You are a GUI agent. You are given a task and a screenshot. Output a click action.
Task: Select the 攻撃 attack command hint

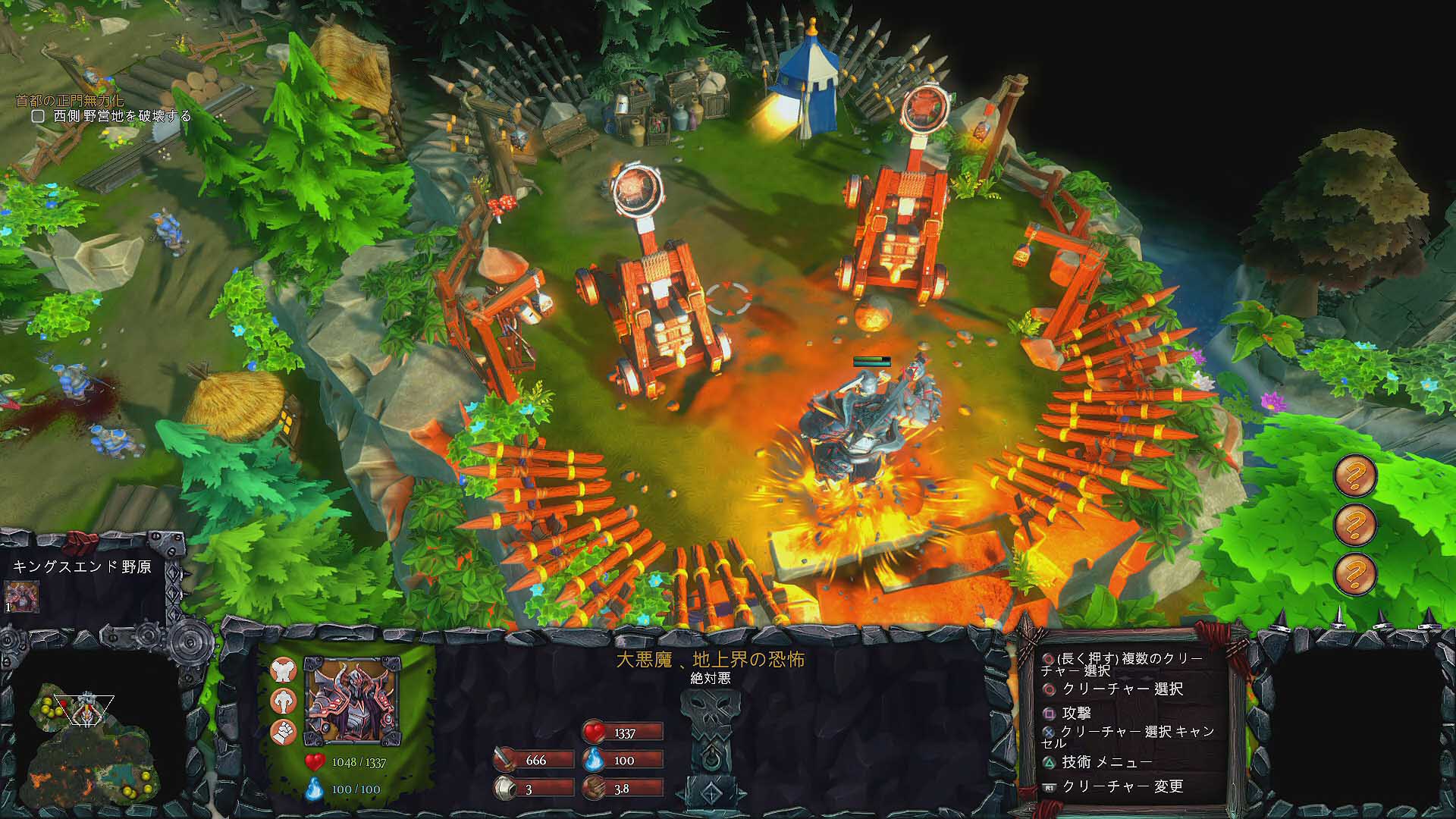pos(1049,714)
